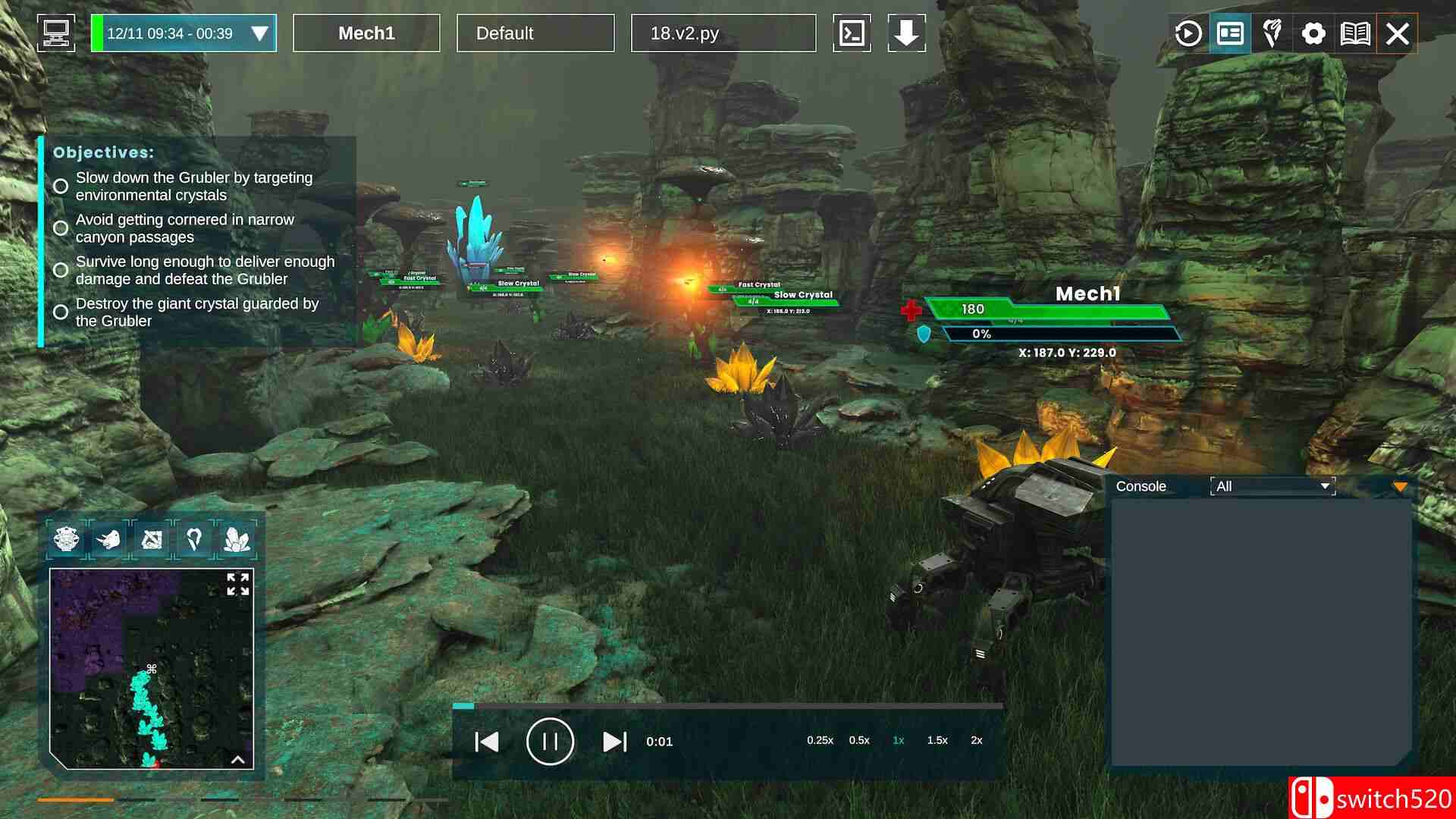Viewport: 1456px width, 819px height.
Task: Open the manual book icon
Action: [x=1355, y=33]
